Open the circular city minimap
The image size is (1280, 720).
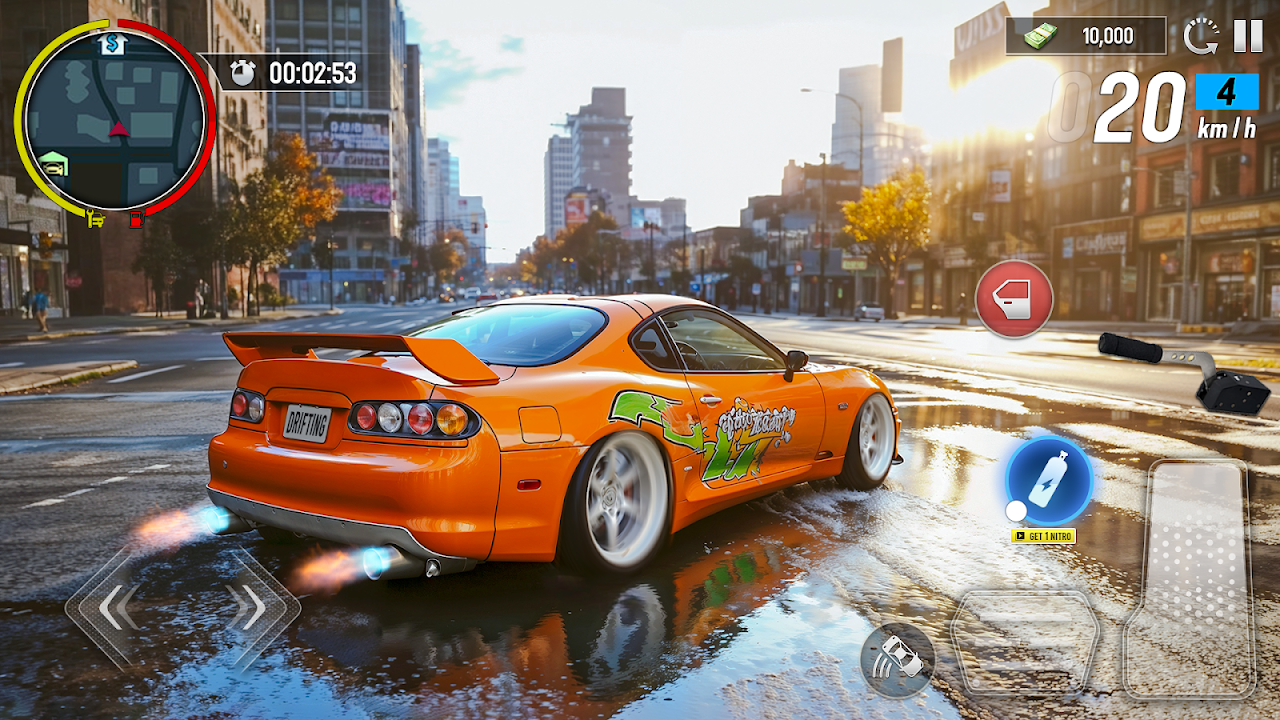click(114, 120)
